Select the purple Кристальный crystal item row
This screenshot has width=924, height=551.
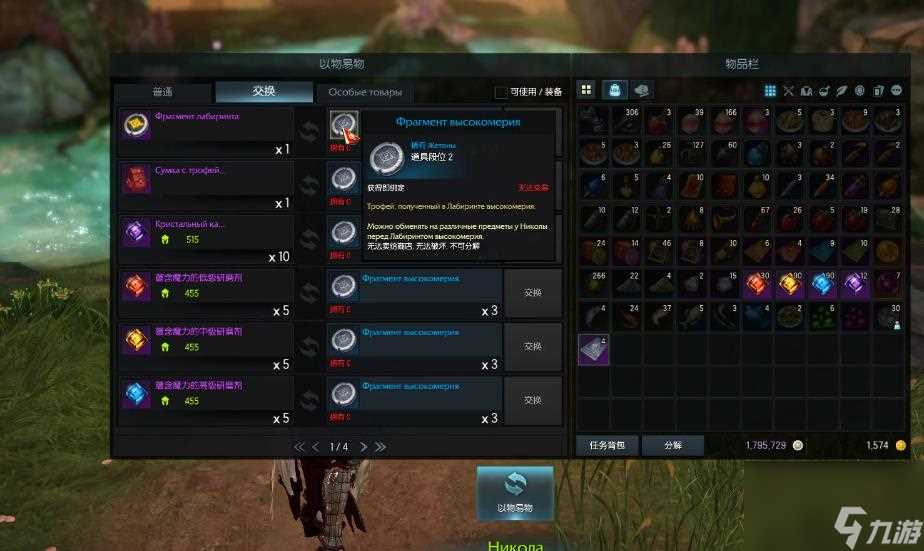pos(205,239)
